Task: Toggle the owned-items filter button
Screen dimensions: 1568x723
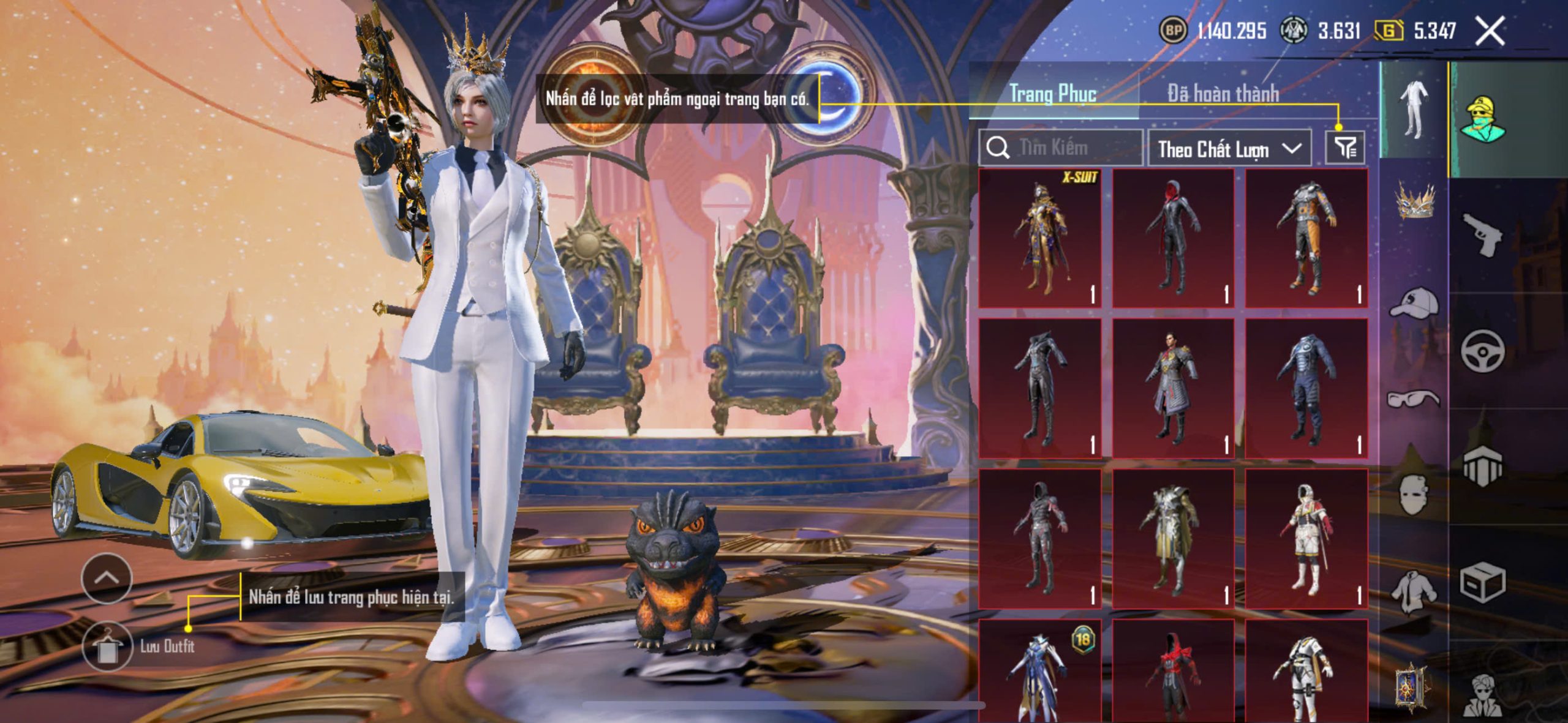Action: (1345, 148)
